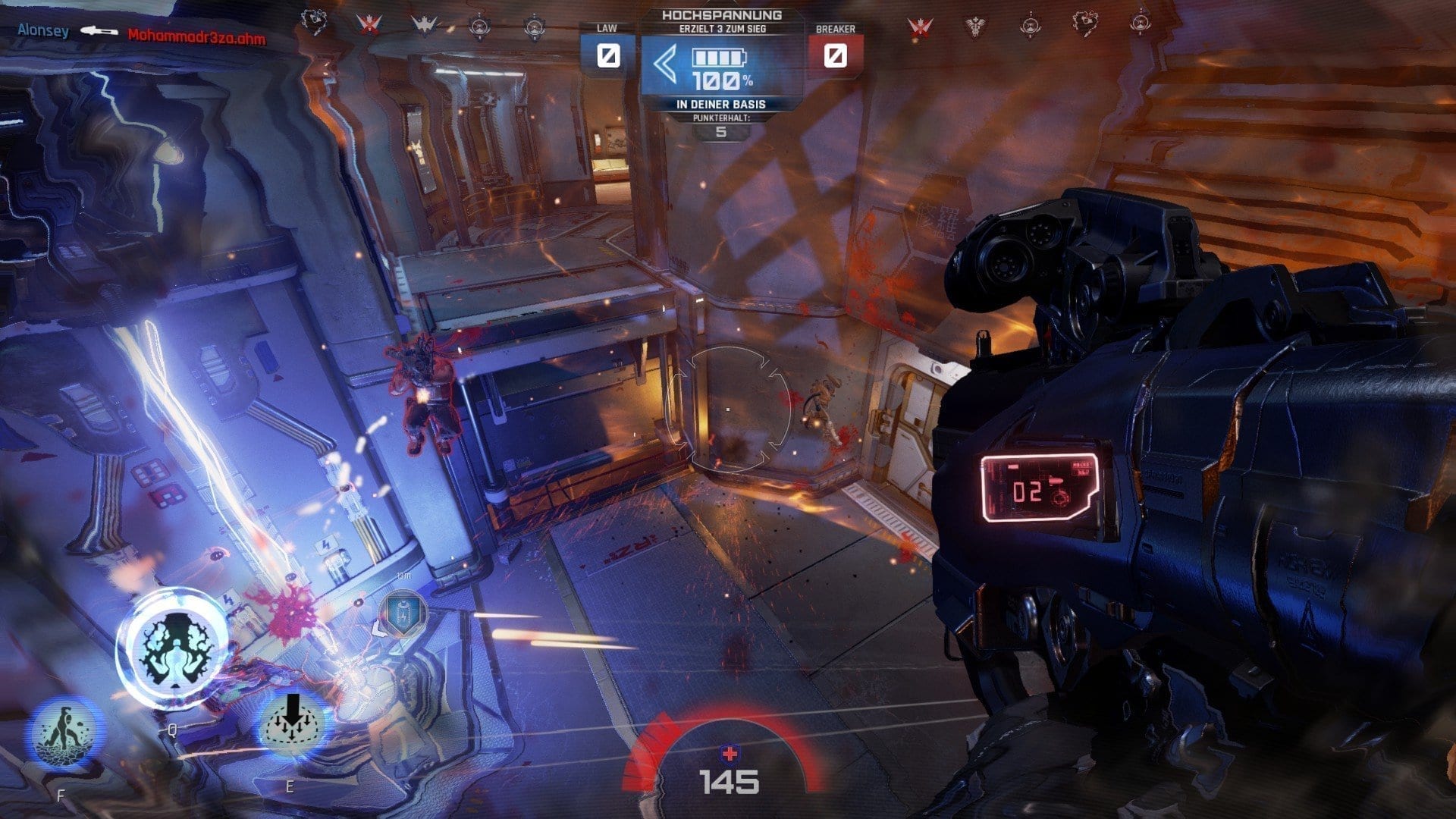
Task: Select the blue battery objective marker
Action: 402,613
